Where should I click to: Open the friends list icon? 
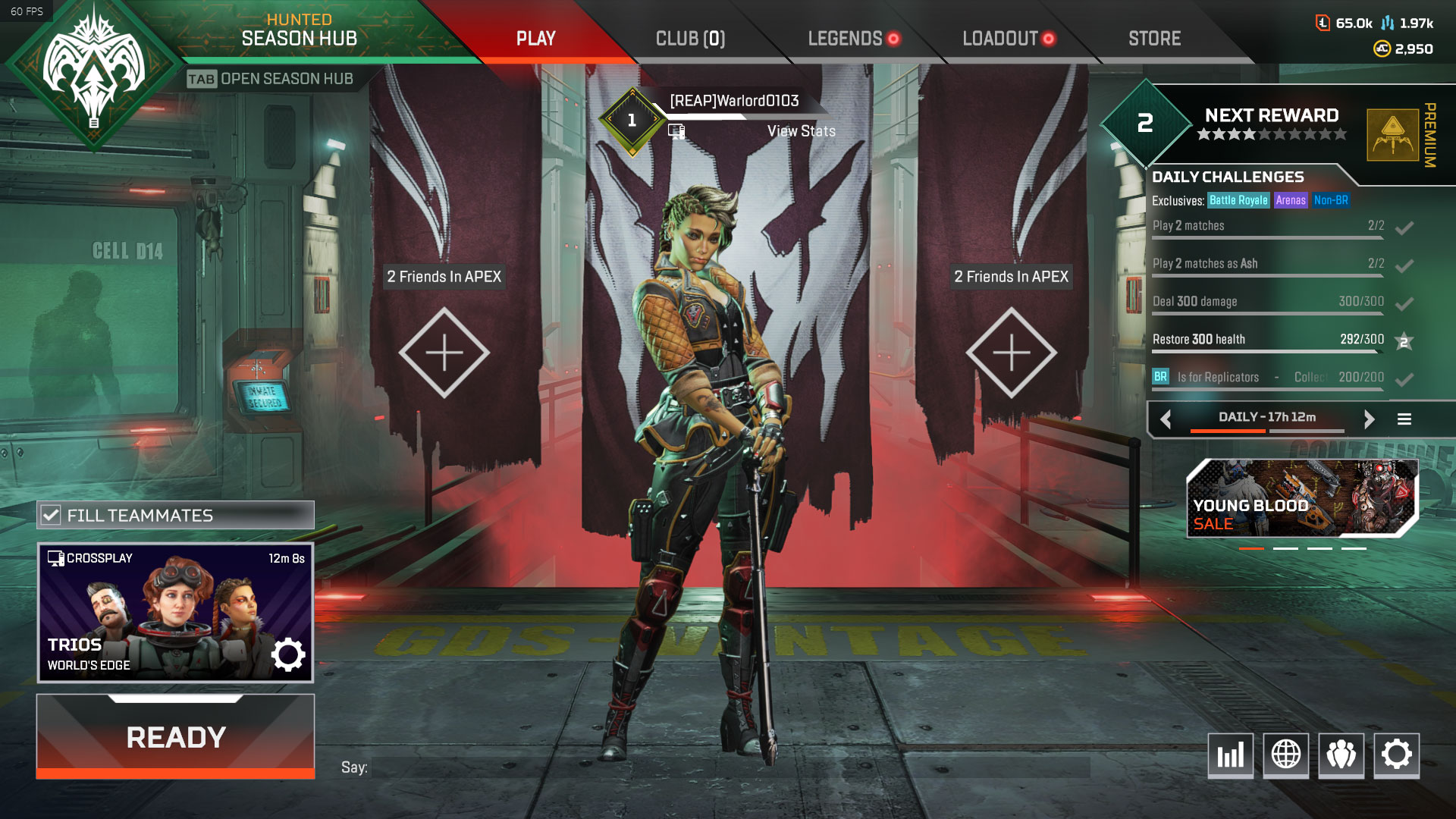point(1341,755)
